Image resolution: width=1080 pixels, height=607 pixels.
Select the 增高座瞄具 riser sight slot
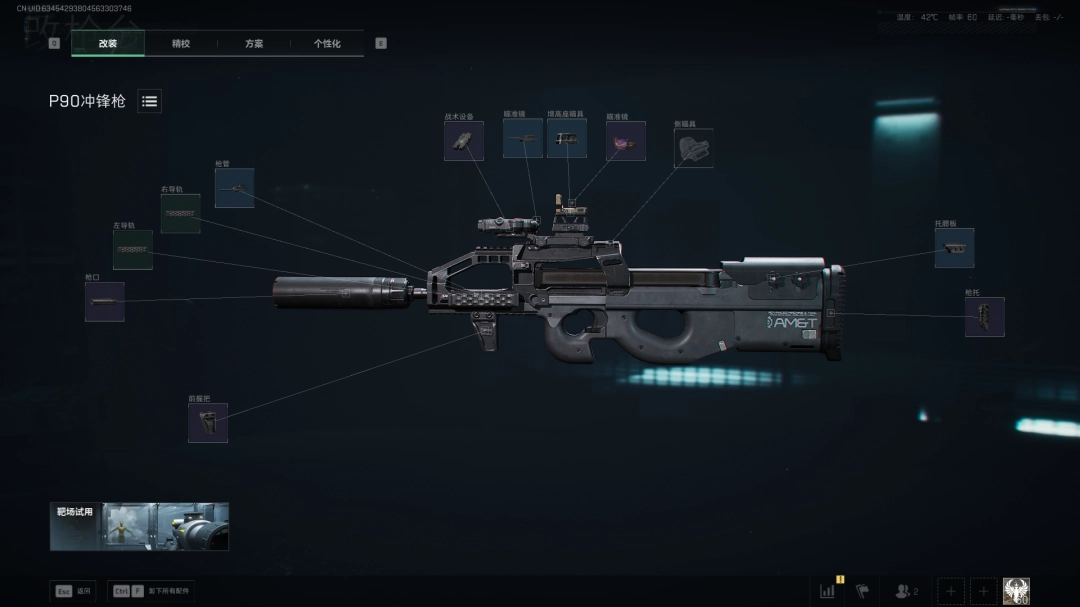(567, 139)
